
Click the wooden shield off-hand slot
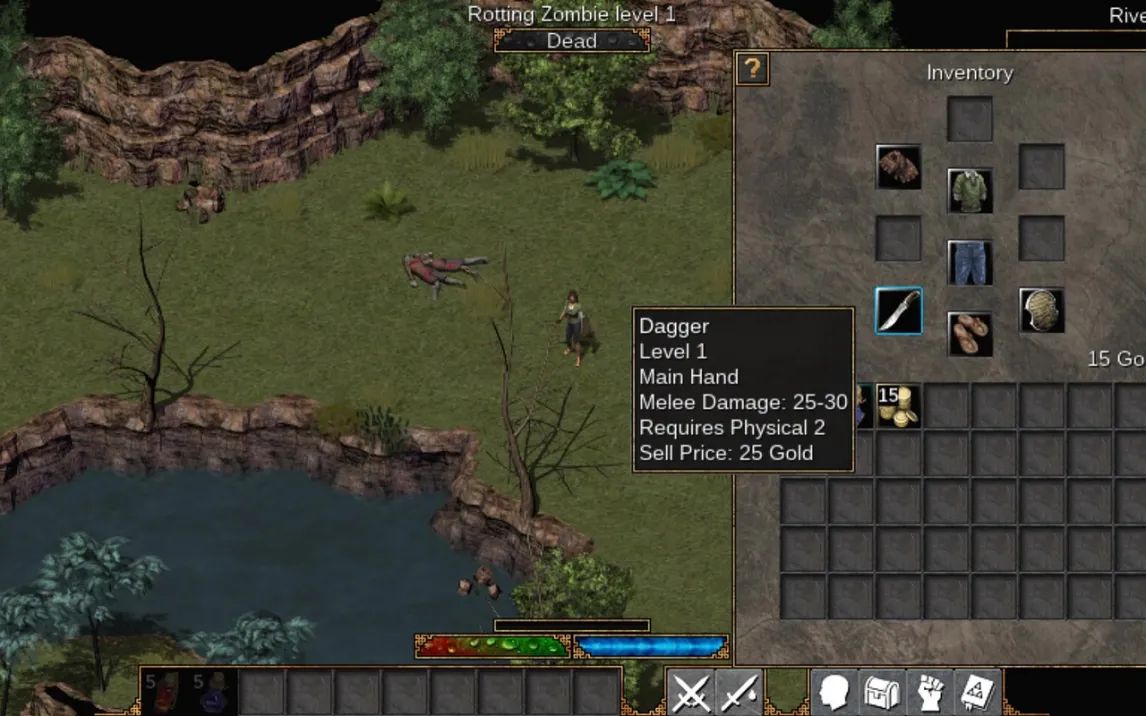(x=1041, y=310)
